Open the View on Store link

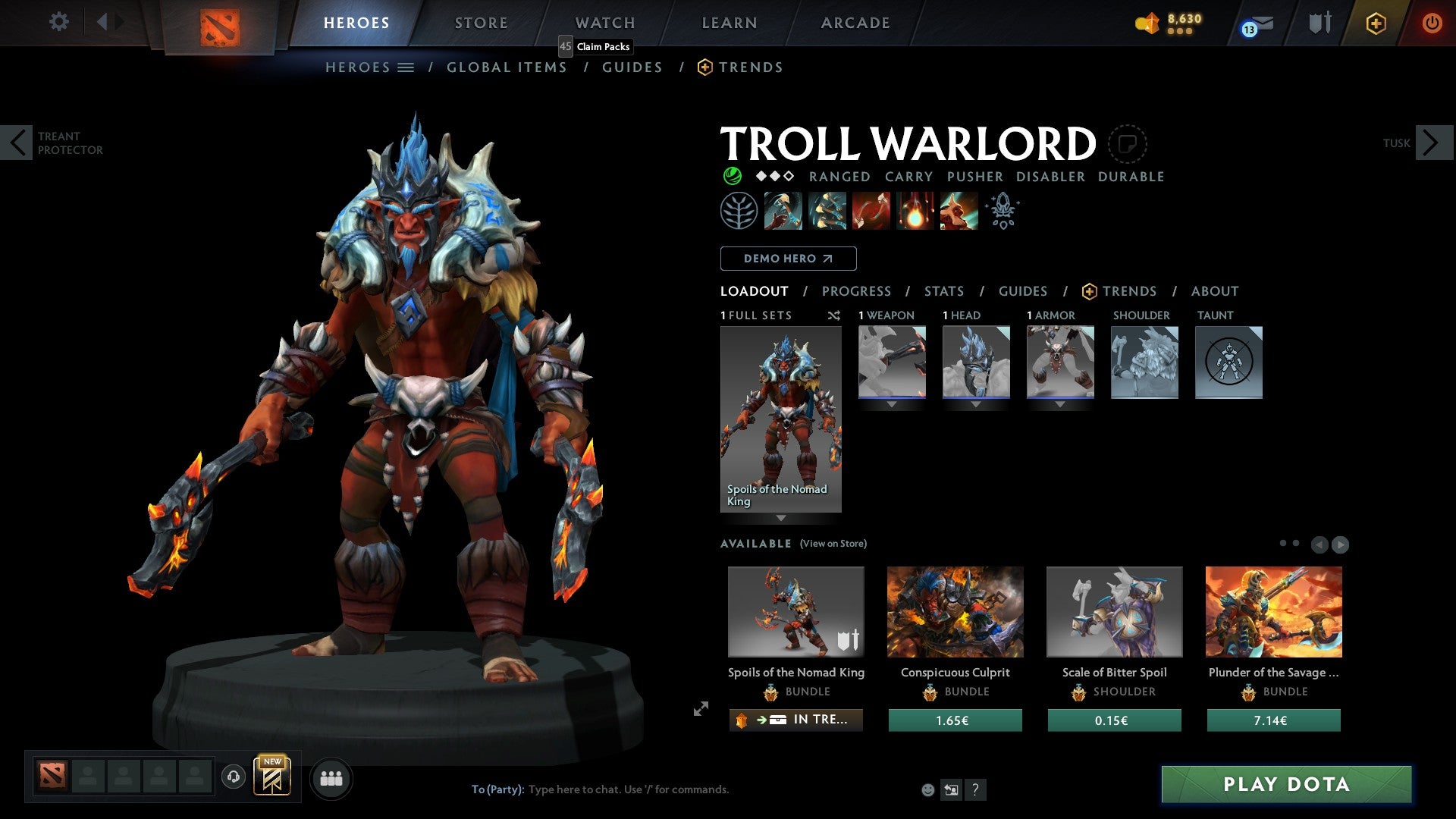click(833, 544)
